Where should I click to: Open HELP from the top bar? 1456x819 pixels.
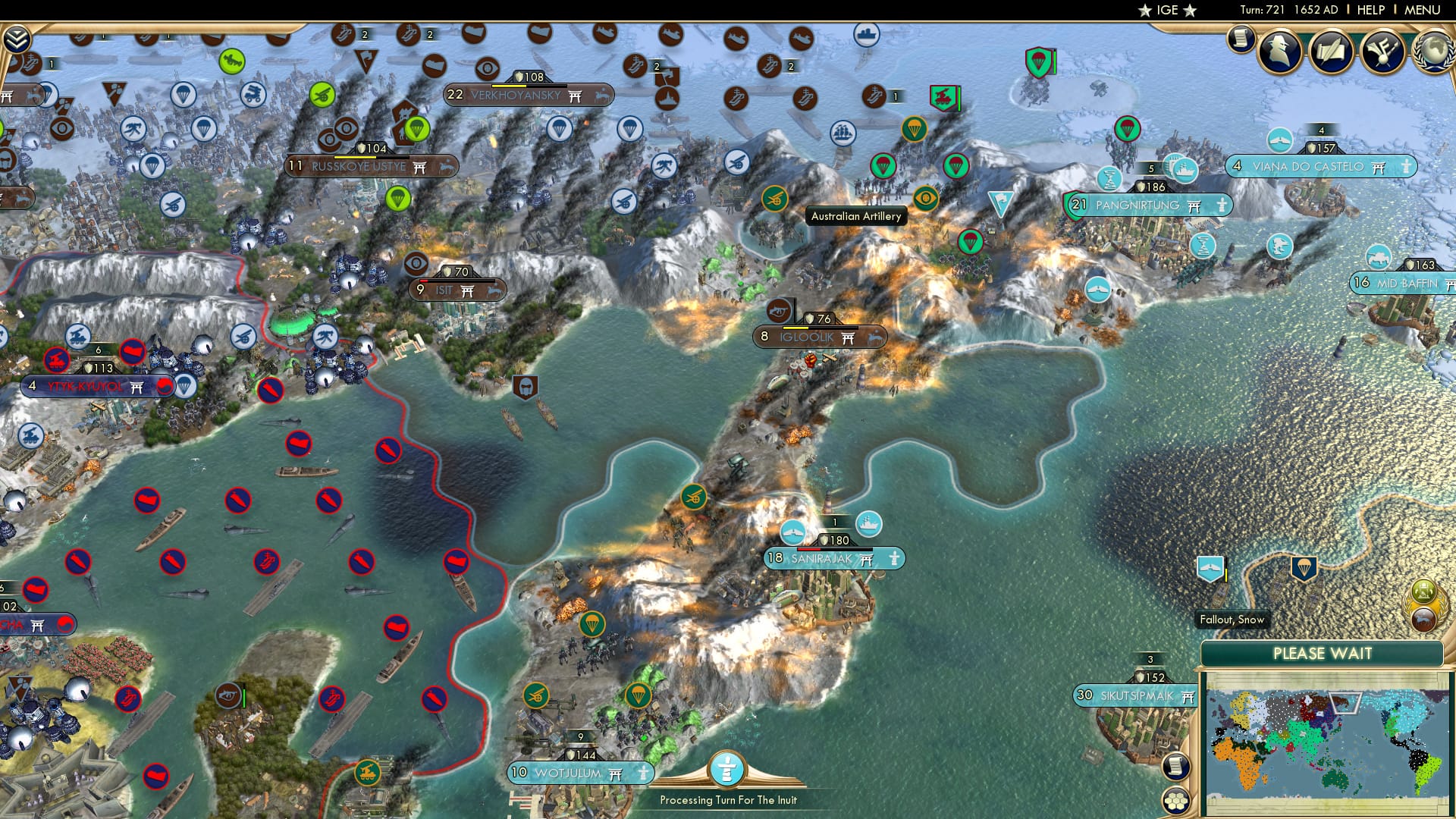[1372, 10]
